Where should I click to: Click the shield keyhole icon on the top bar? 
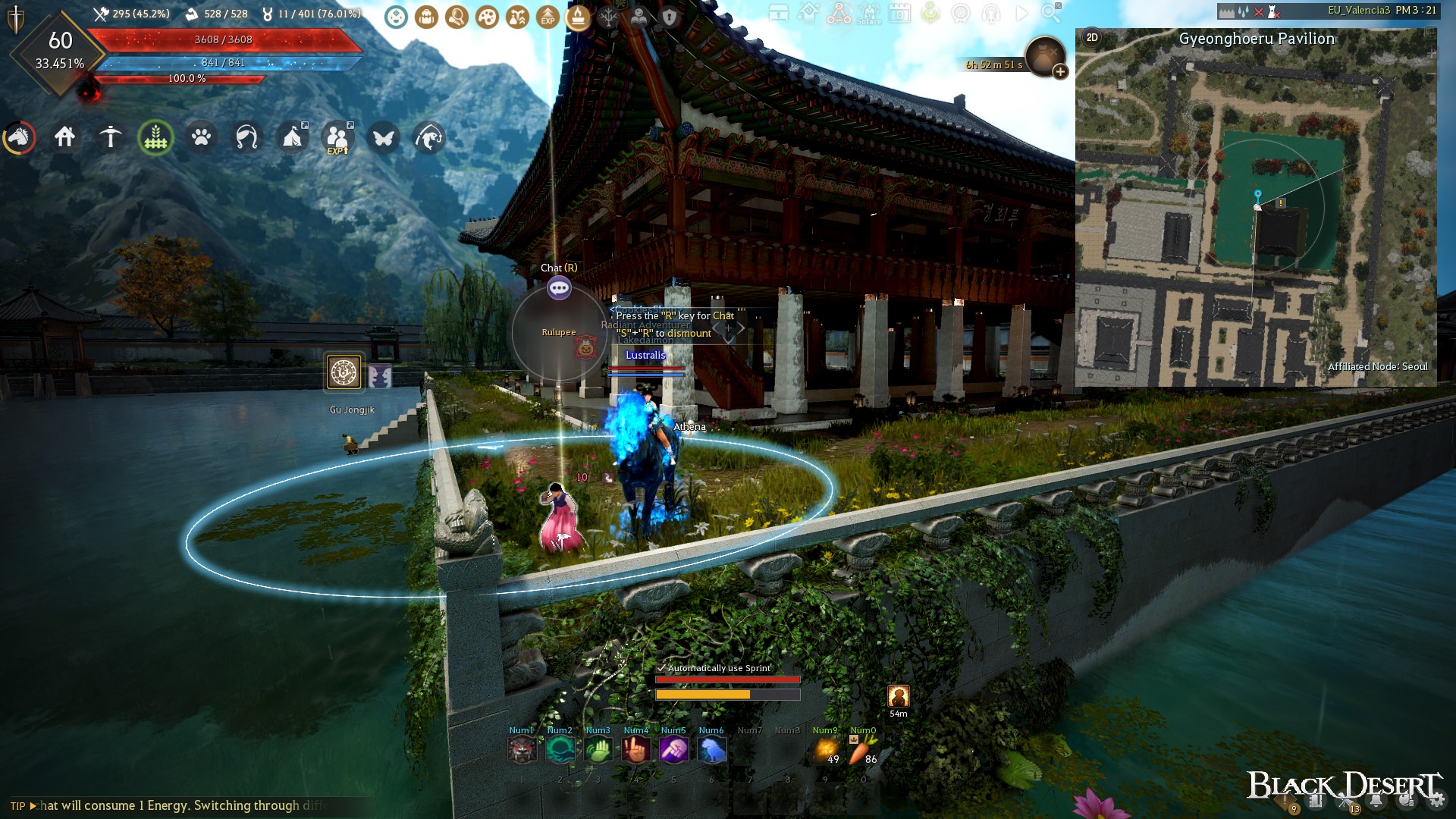tap(669, 17)
